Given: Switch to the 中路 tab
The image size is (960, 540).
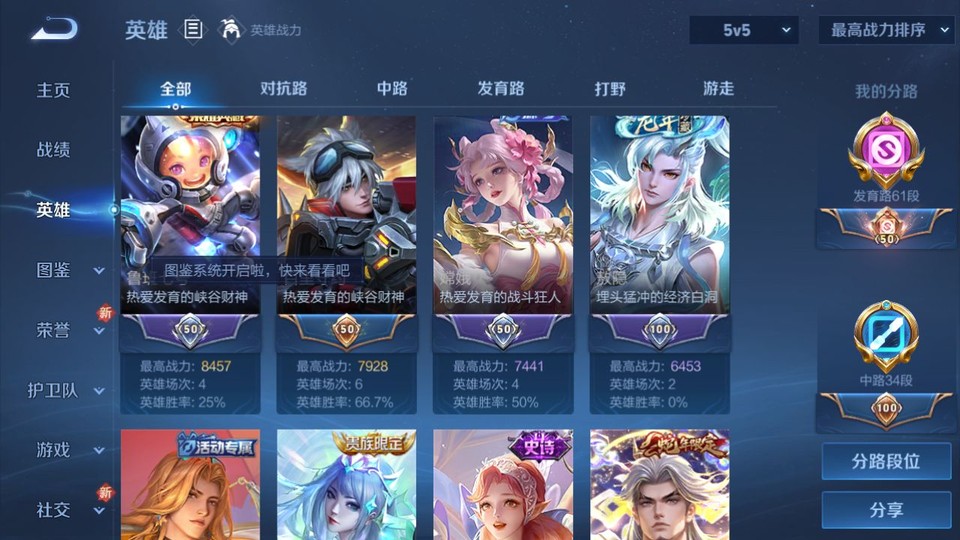Looking at the screenshot, I should (x=392, y=88).
